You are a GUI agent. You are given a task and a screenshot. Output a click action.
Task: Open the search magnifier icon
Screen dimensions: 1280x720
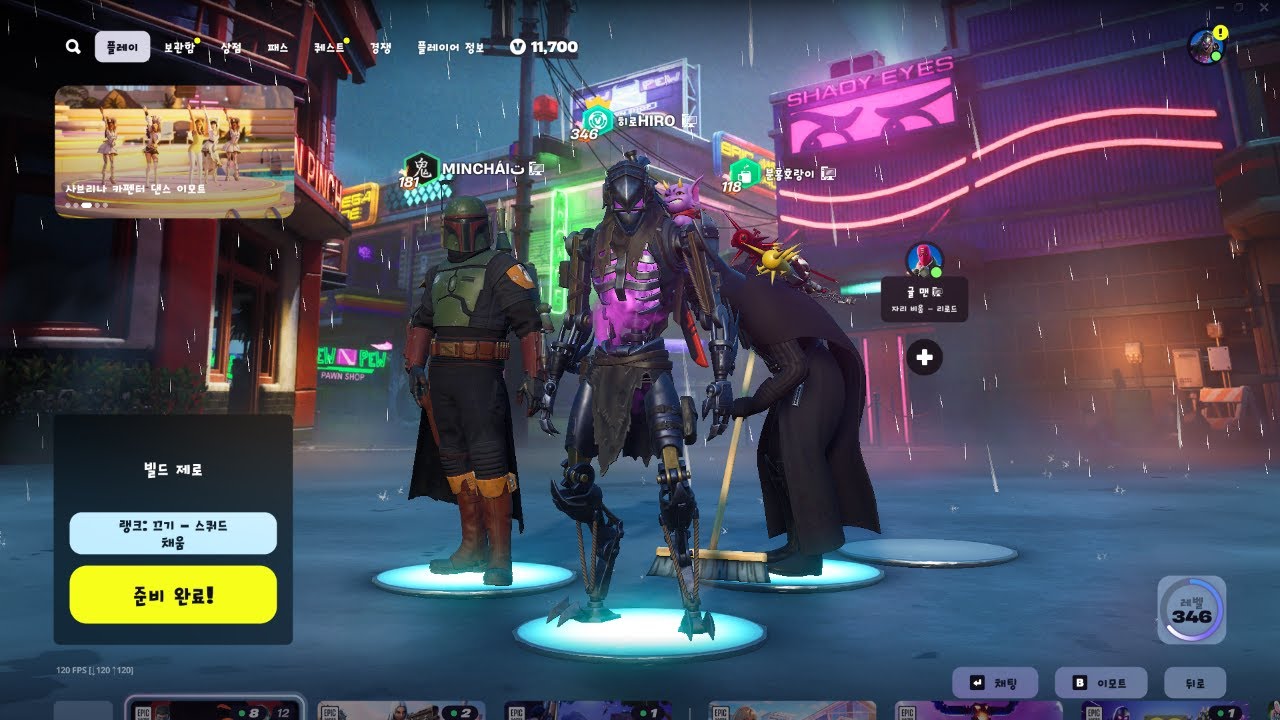pos(73,47)
